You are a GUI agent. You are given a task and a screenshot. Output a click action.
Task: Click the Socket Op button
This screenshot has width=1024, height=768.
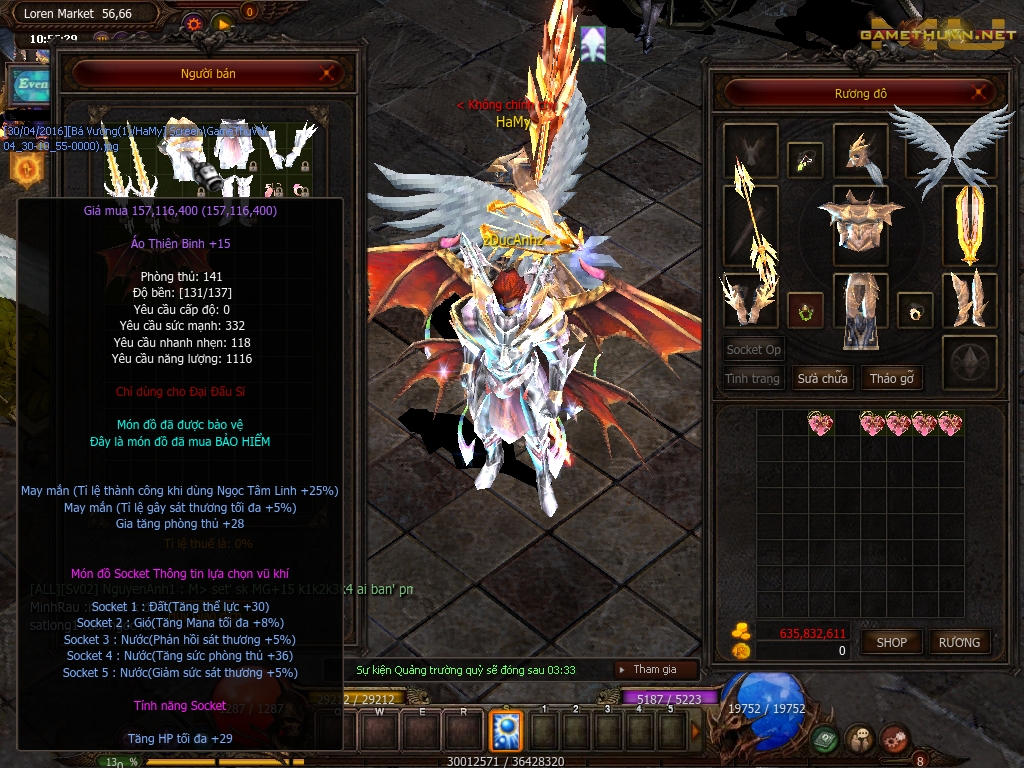753,350
